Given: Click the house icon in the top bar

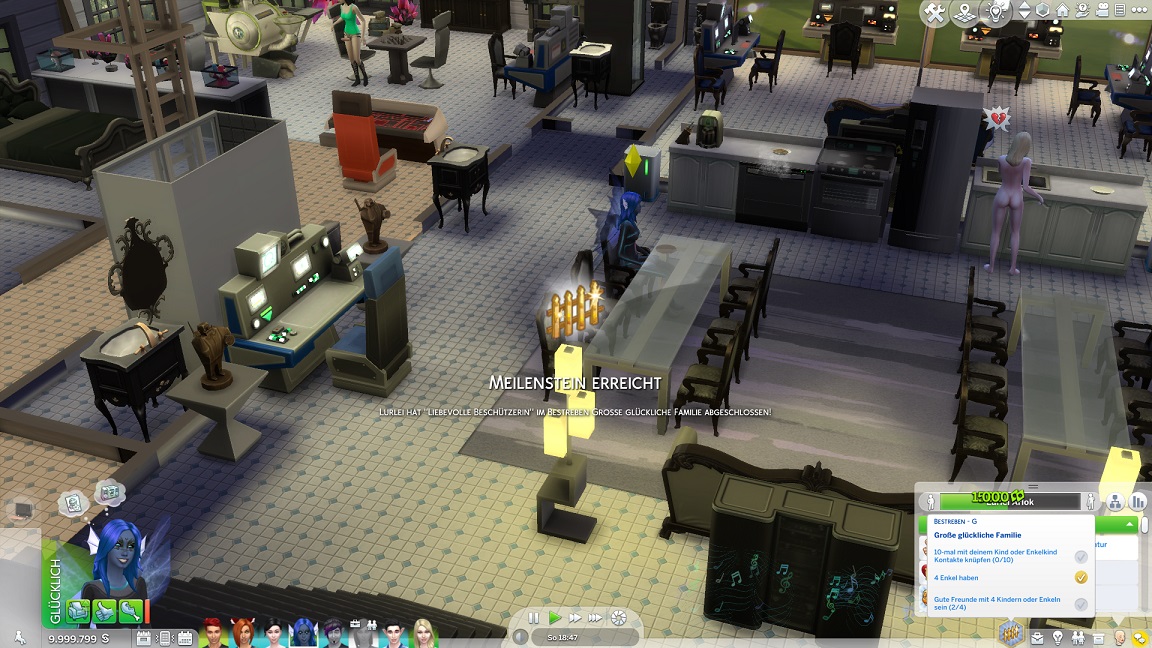Looking at the screenshot, I should click(1062, 11).
